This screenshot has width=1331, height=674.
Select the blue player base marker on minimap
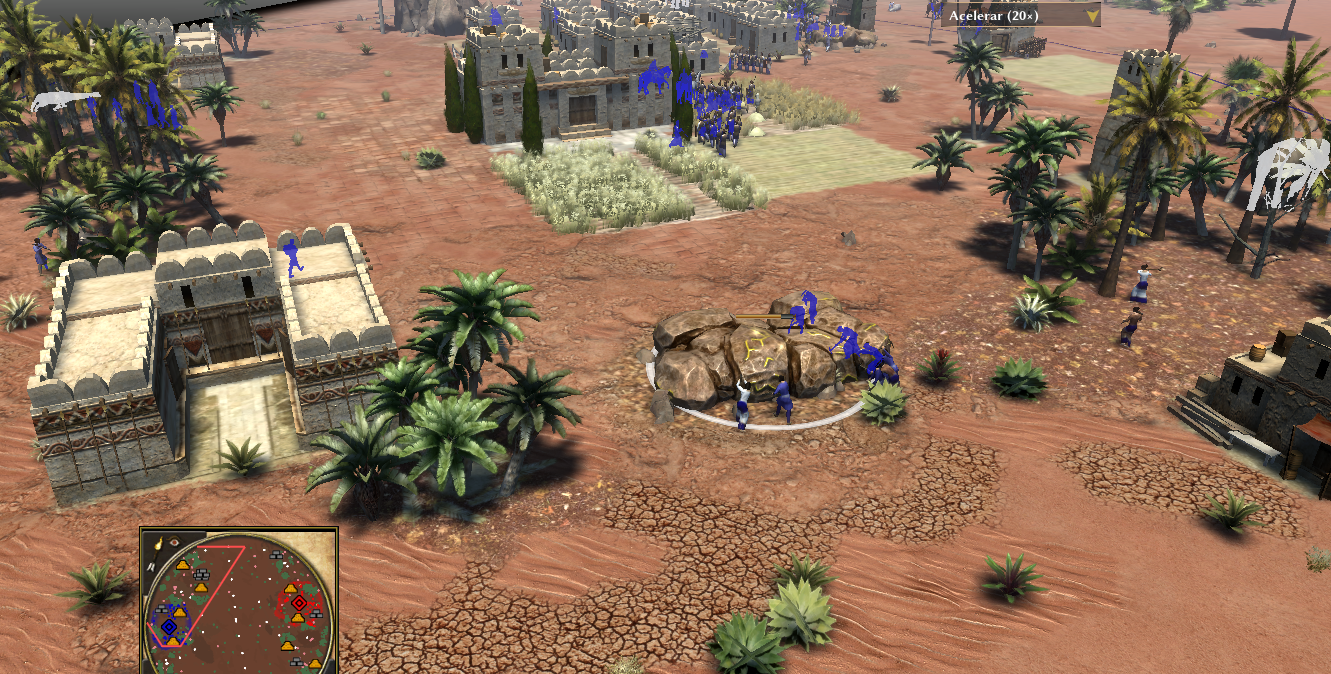coord(169,626)
